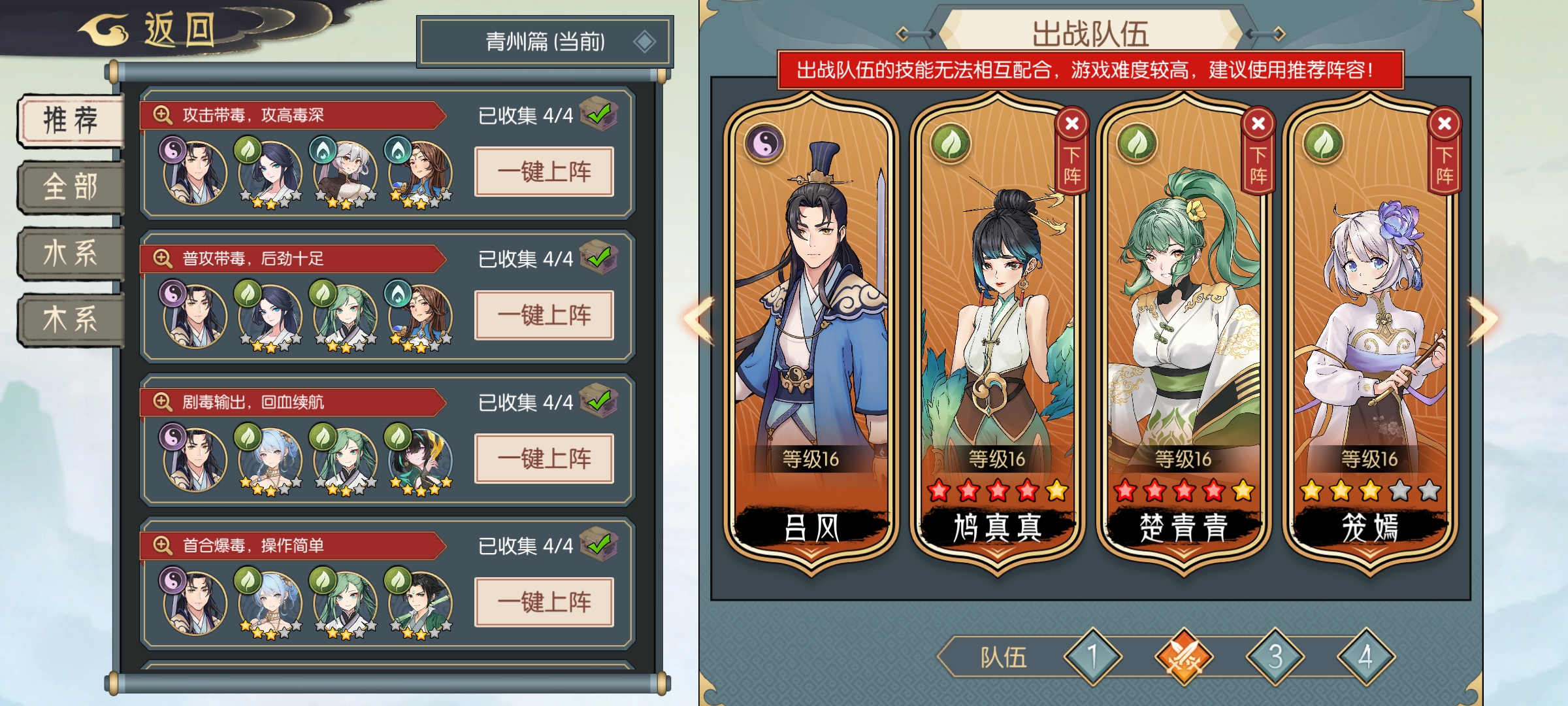Deploy the 剧毒输出，回血续航 lineup with 一键上阵

544,459
